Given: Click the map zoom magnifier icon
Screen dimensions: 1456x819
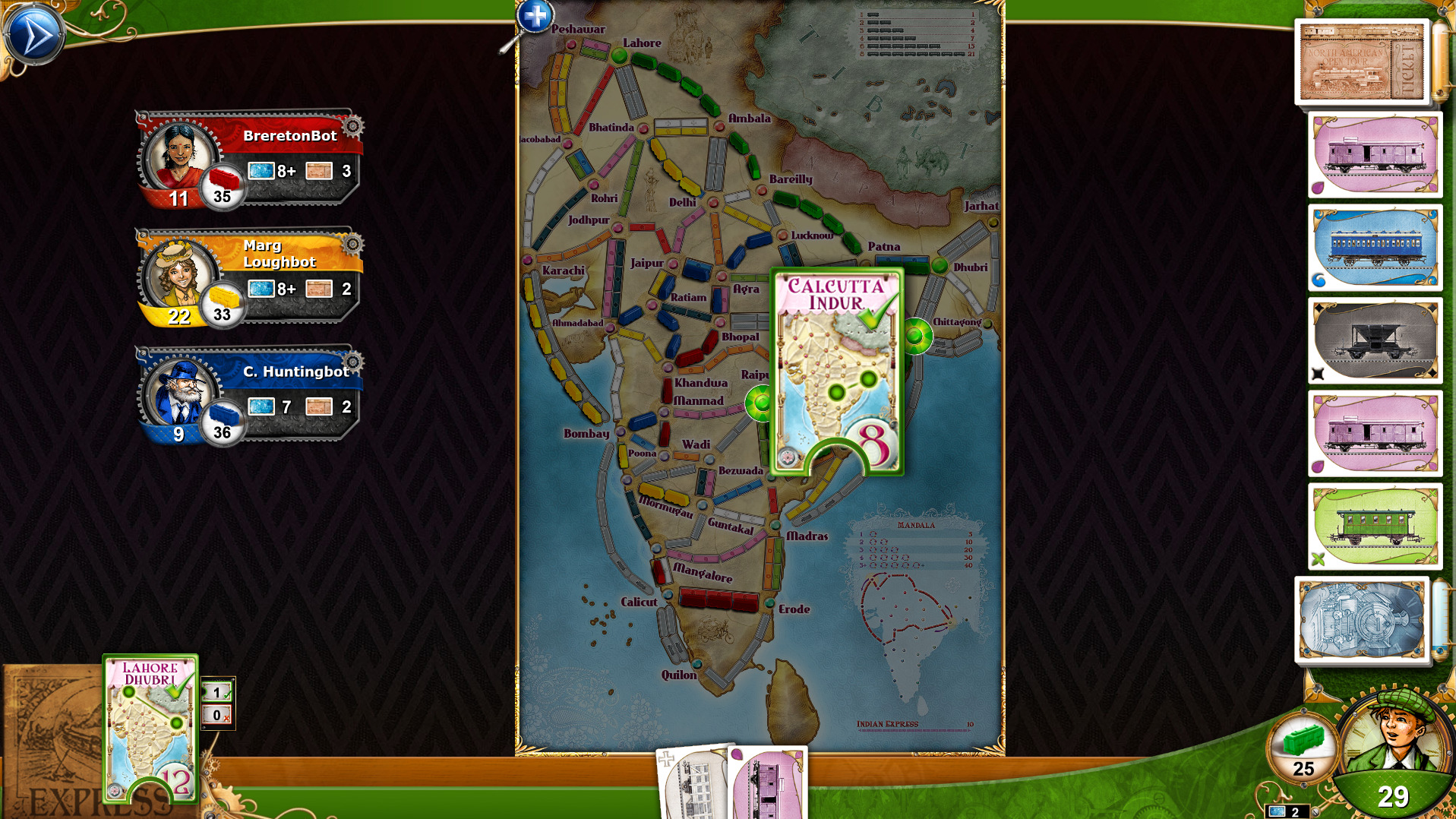Looking at the screenshot, I should click(x=534, y=17).
